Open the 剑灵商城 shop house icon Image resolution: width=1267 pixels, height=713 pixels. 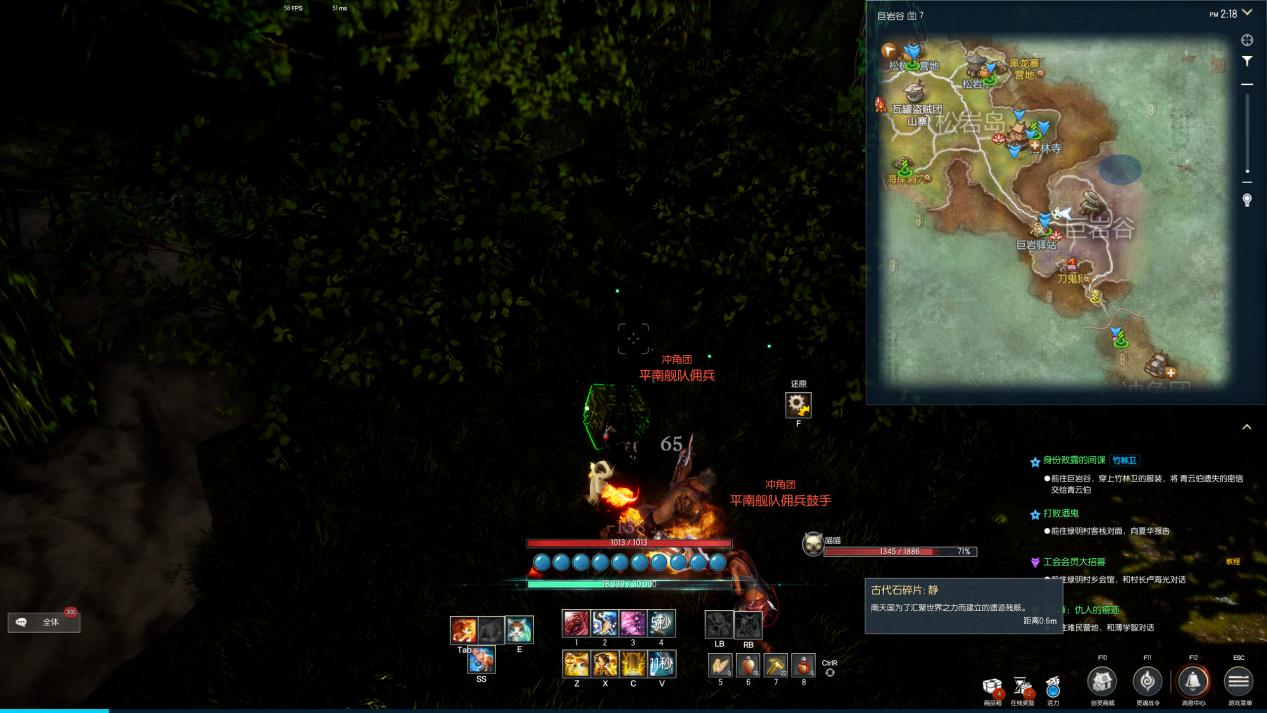point(1102,681)
